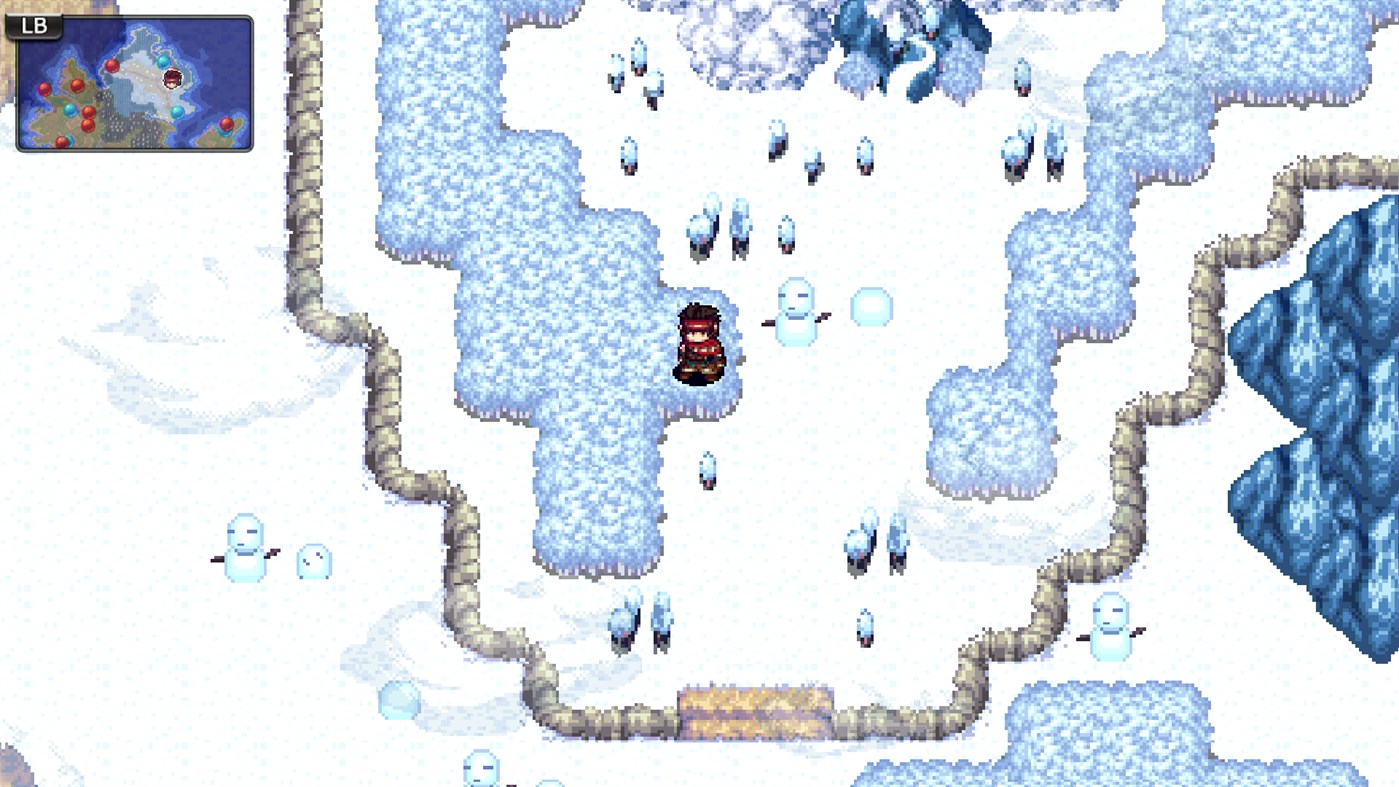Select the player portrait marker on the minimap
This screenshot has height=787, width=1399.
(172, 80)
